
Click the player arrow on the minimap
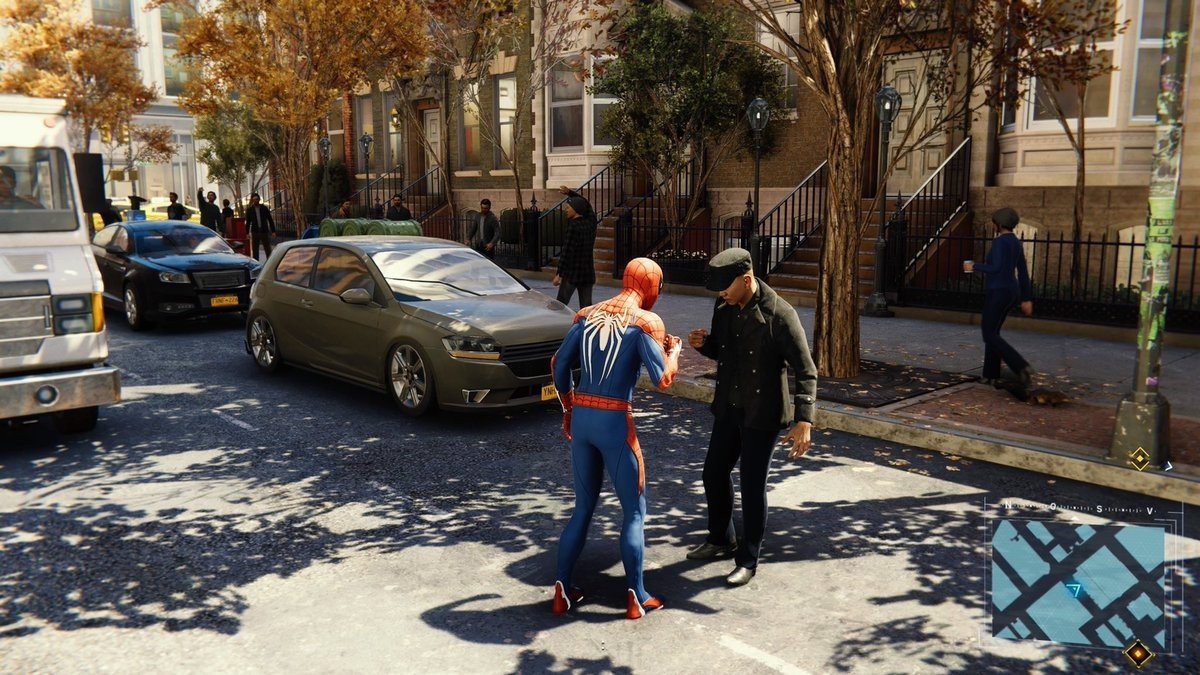click(x=1074, y=590)
